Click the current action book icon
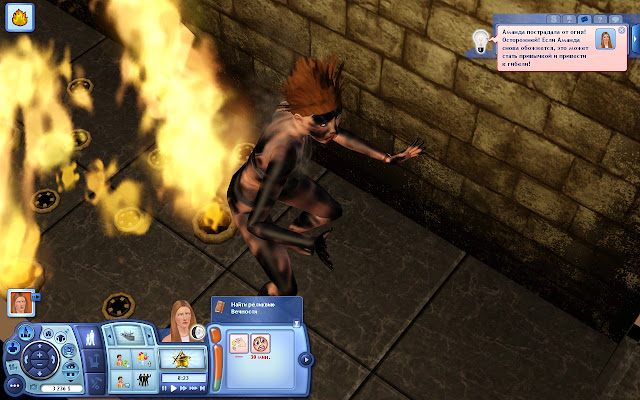 [x=219, y=308]
